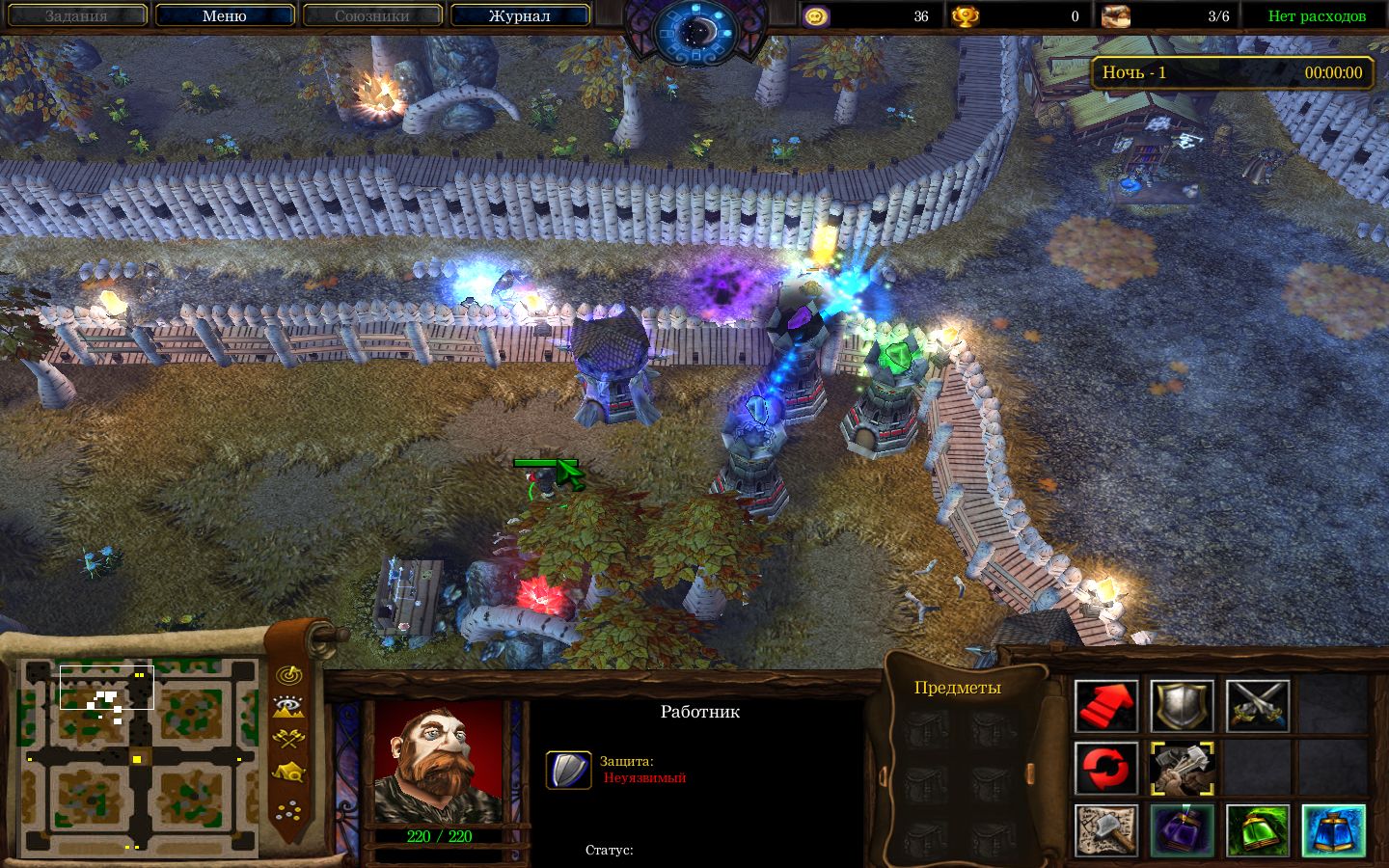Select the red arrow move command
This screenshot has height=868, width=1389.
[x=1106, y=706]
